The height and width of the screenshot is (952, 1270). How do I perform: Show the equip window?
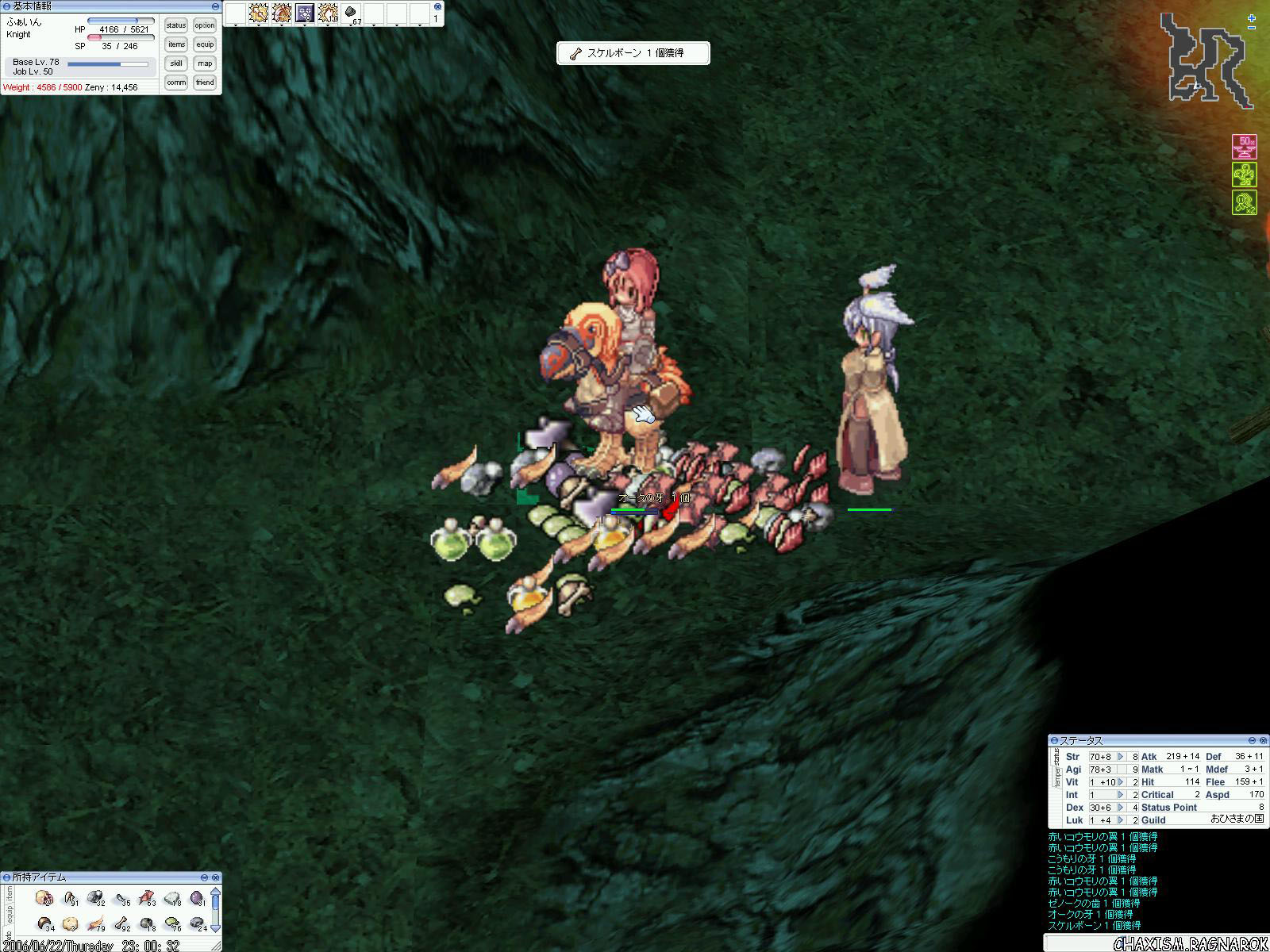205,44
